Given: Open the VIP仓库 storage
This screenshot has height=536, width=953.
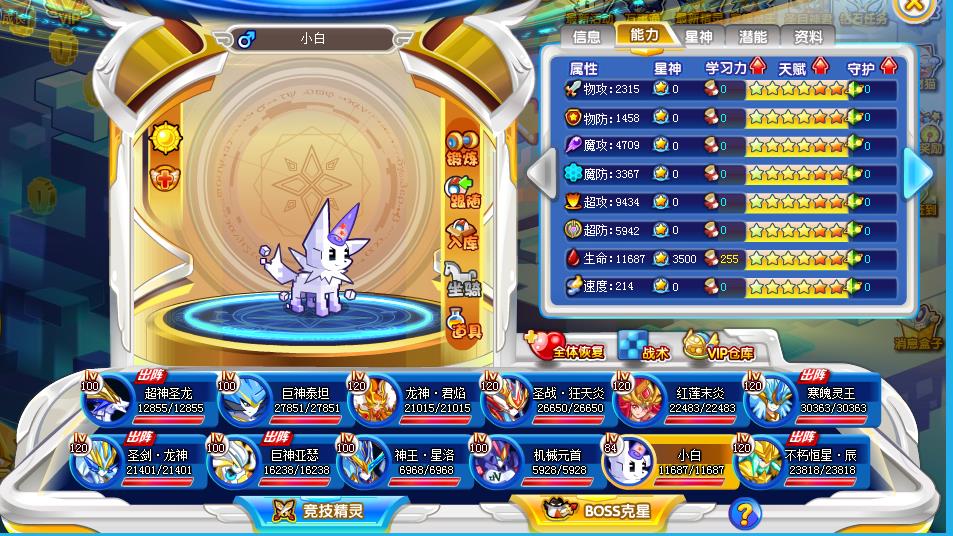Looking at the screenshot, I should [719, 347].
